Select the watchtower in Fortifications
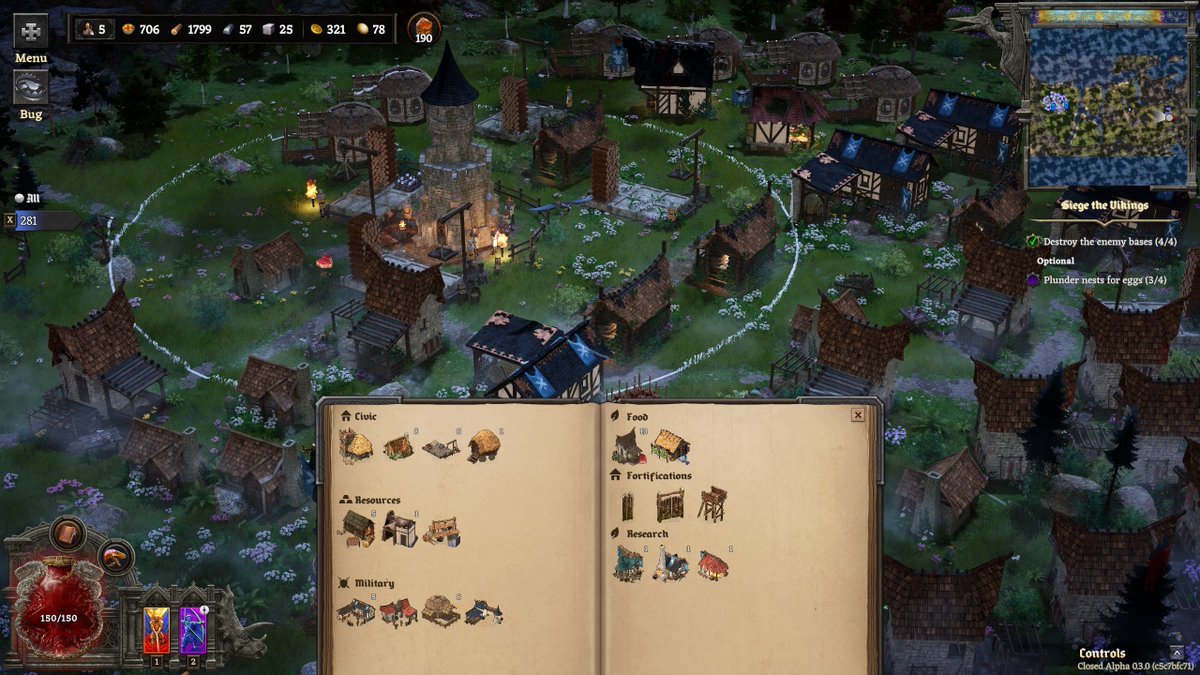Viewport: 1200px width, 675px height. click(x=712, y=503)
